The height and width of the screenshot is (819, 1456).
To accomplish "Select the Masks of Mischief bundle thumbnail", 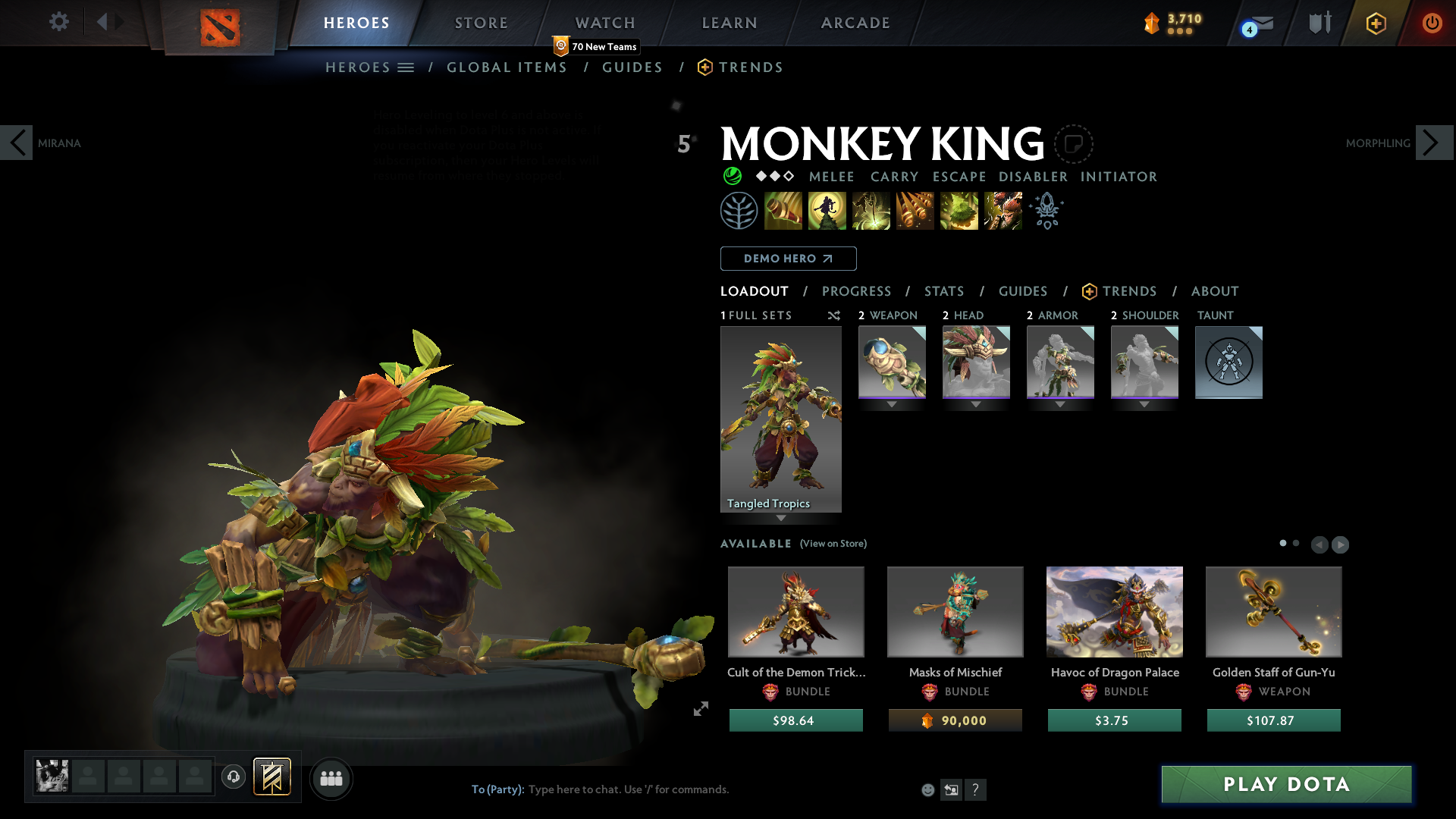I will coord(955,611).
